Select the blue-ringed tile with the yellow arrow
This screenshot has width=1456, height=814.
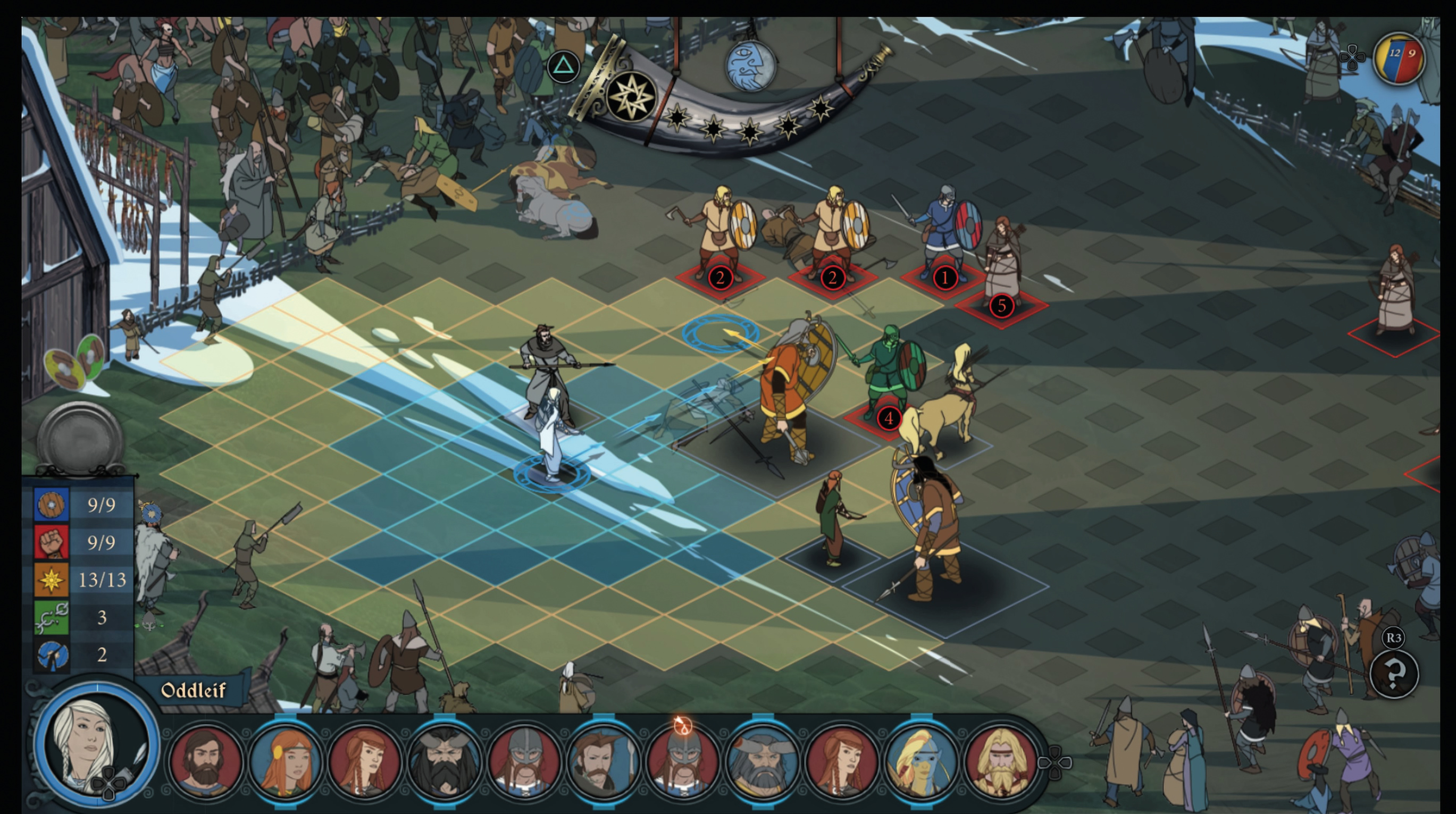click(x=721, y=333)
